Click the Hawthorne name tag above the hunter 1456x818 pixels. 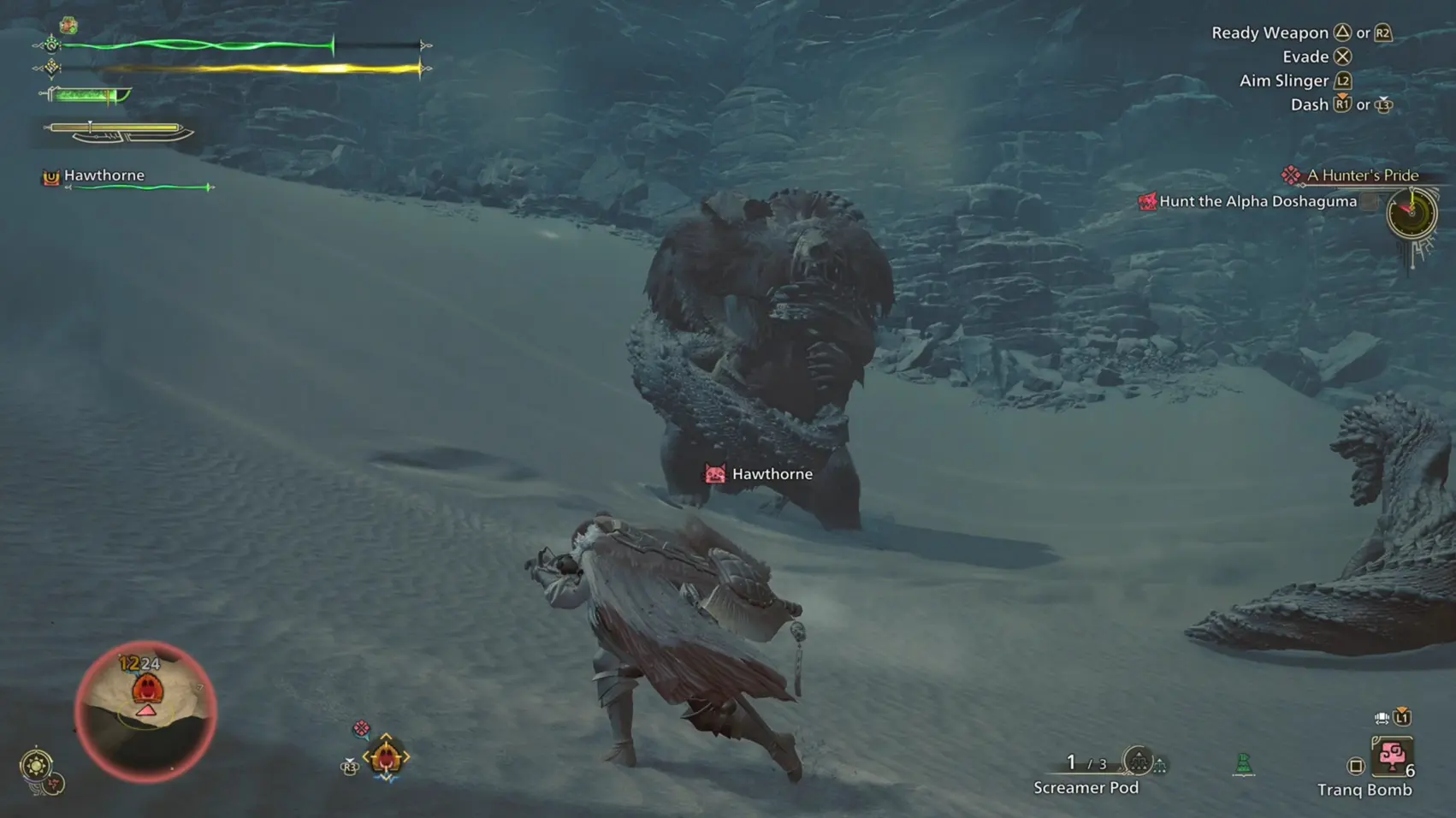[759, 474]
